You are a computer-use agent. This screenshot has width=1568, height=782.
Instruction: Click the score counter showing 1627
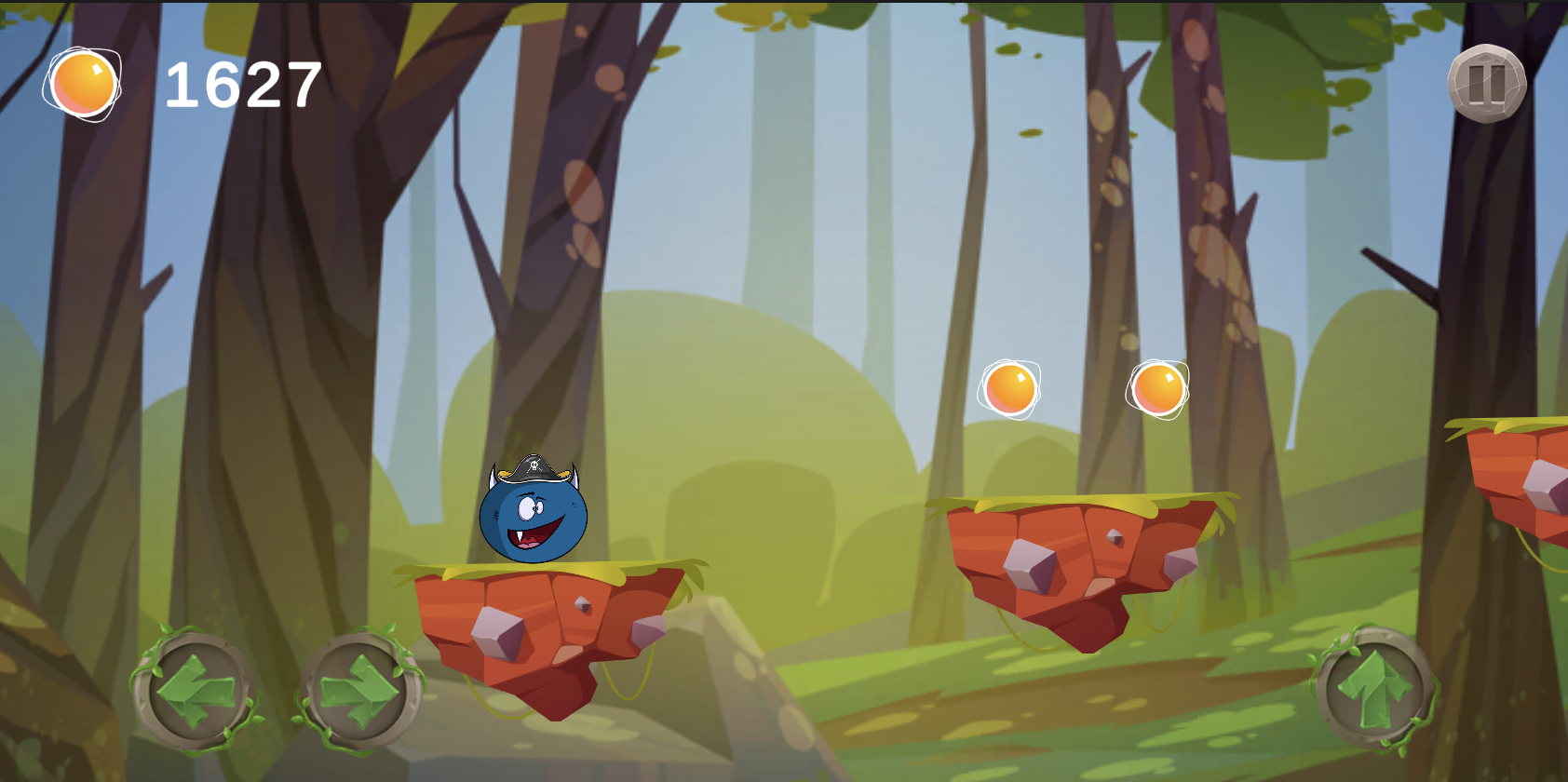pos(240,85)
